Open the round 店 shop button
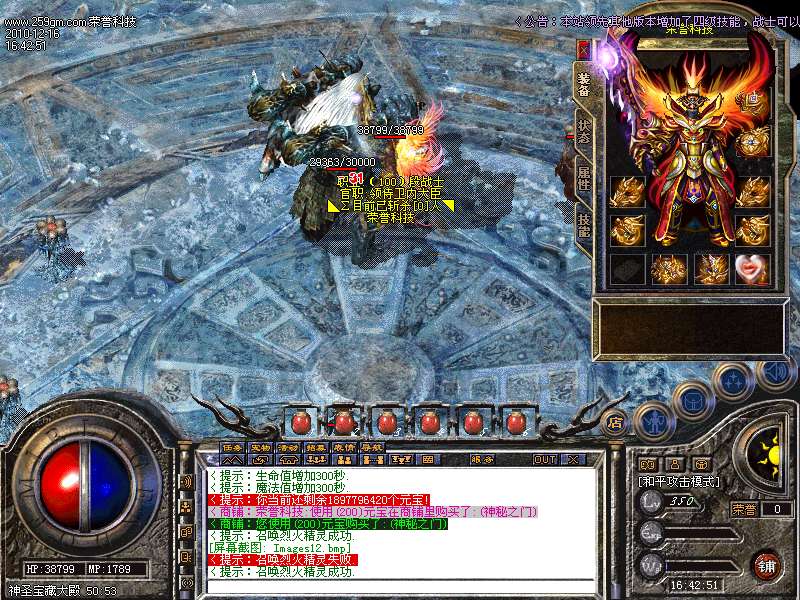The height and width of the screenshot is (600, 800). 616,421
